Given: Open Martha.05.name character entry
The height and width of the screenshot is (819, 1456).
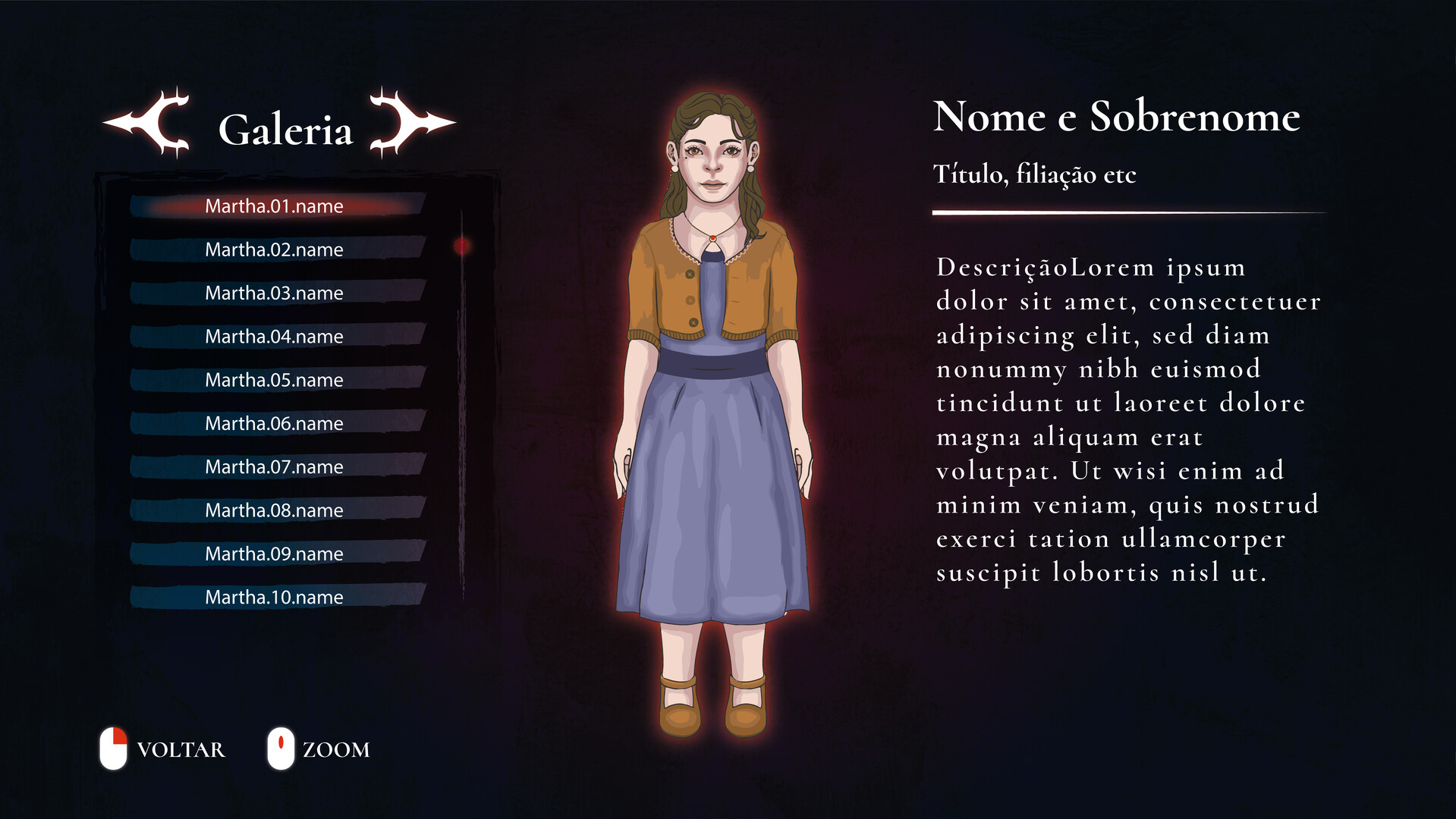Looking at the screenshot, I should point(273,379).
